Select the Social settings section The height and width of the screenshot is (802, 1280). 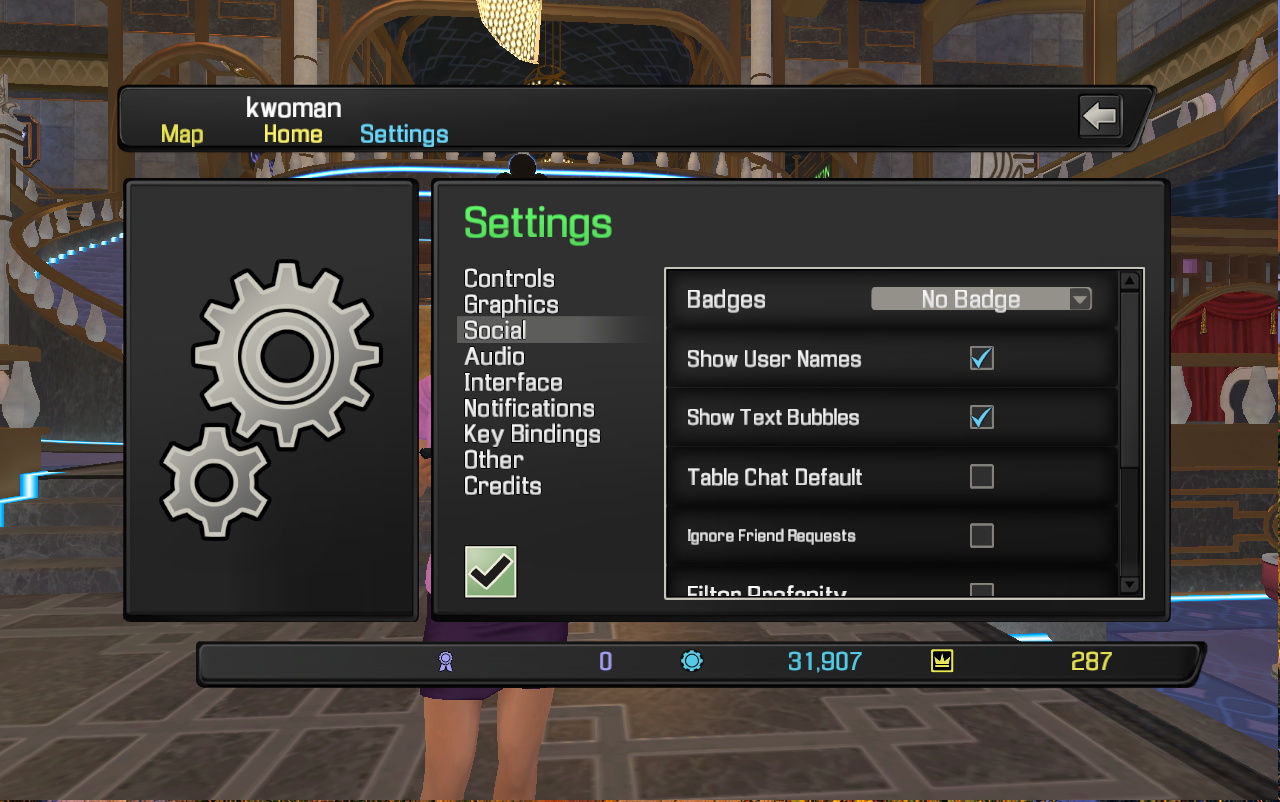point(495,331)
